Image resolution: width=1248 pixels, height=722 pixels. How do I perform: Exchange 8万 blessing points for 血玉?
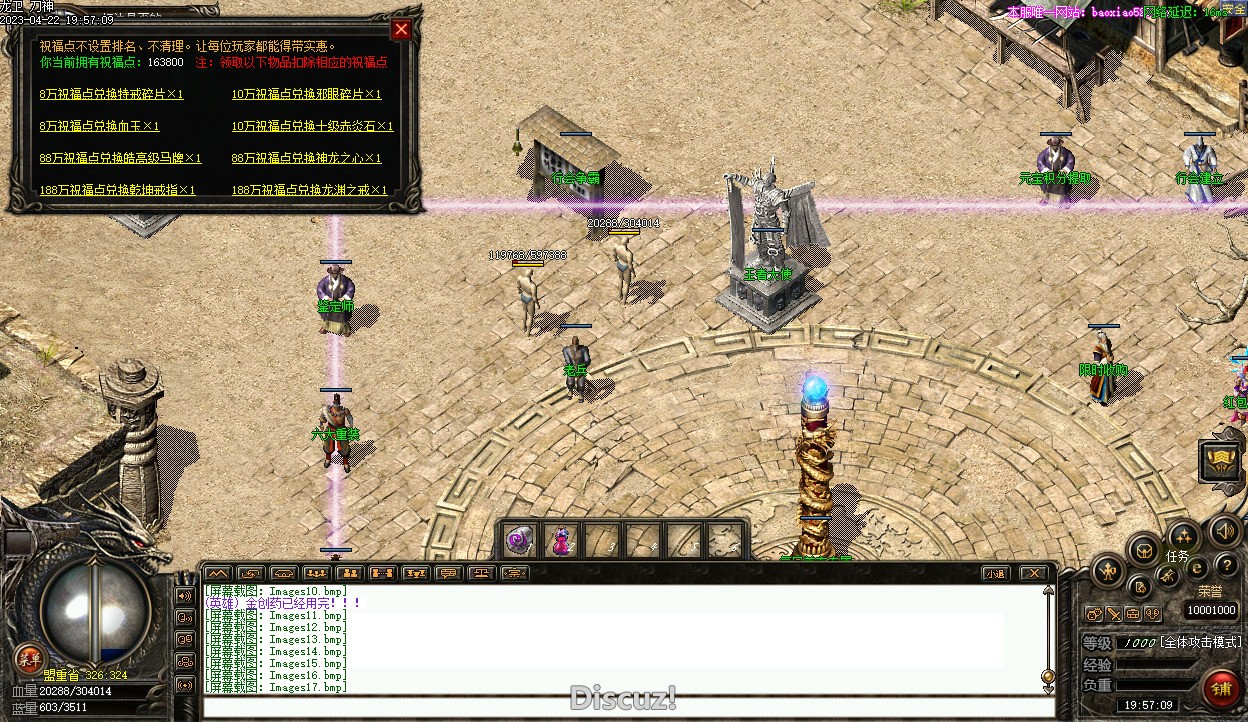tap(99, 126)
